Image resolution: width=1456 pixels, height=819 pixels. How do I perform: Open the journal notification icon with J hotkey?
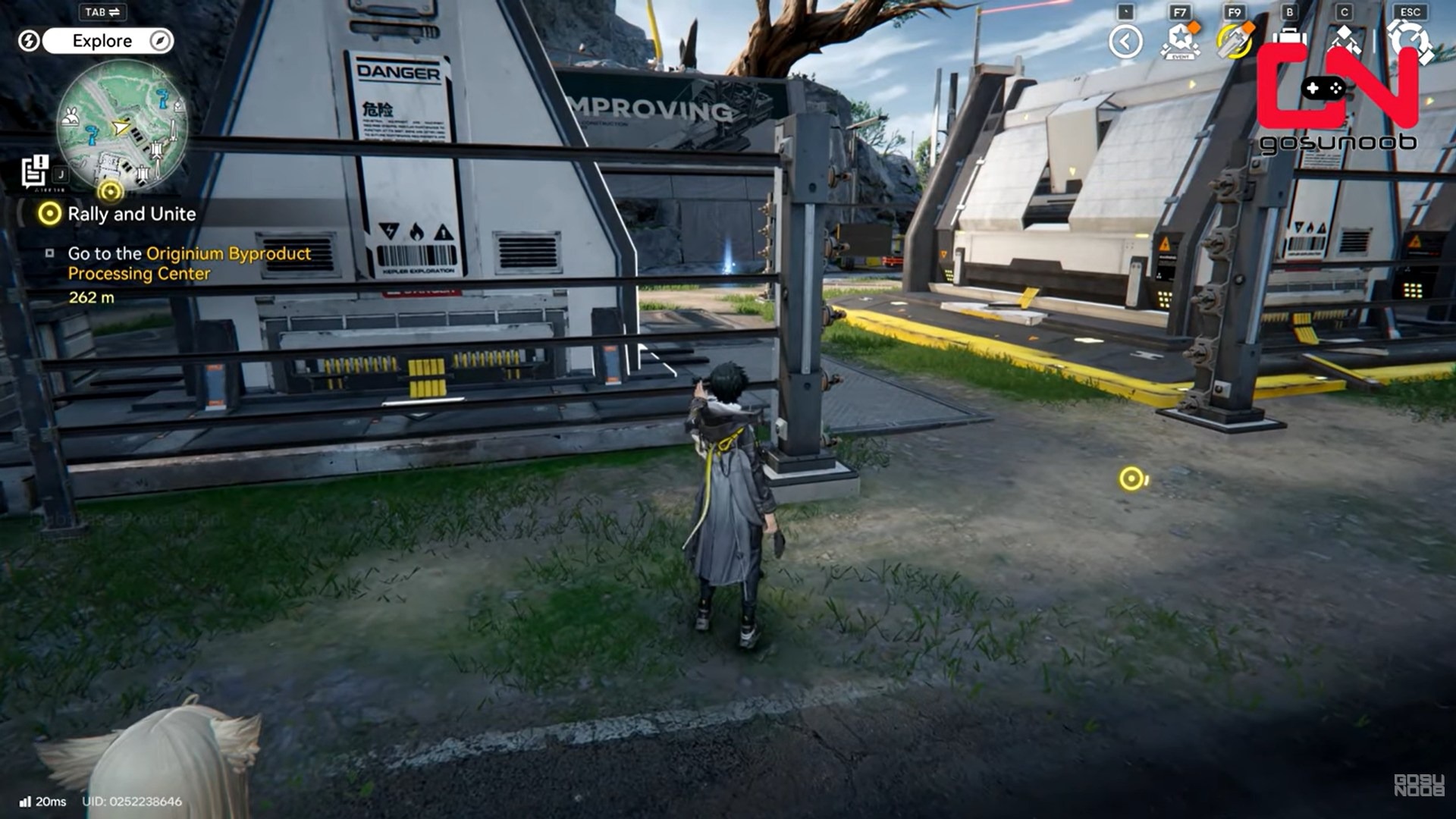(x=33, y=171)
